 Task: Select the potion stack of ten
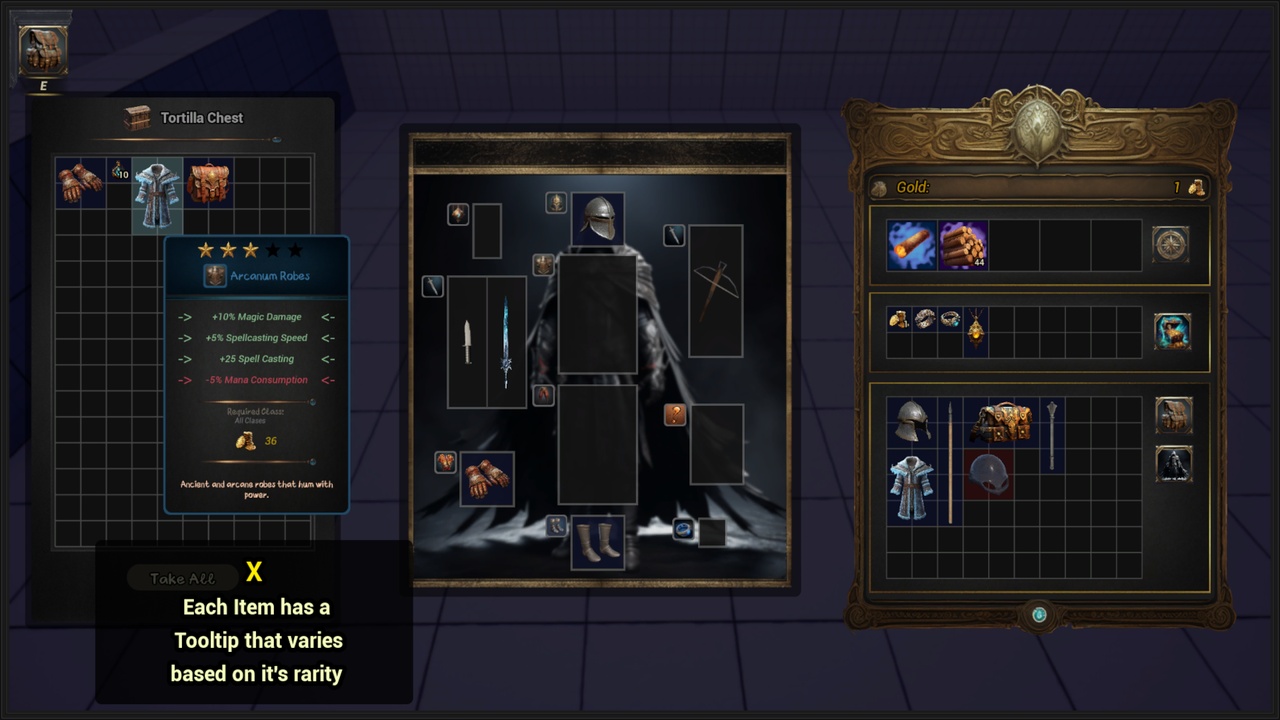tap(119, 171)
